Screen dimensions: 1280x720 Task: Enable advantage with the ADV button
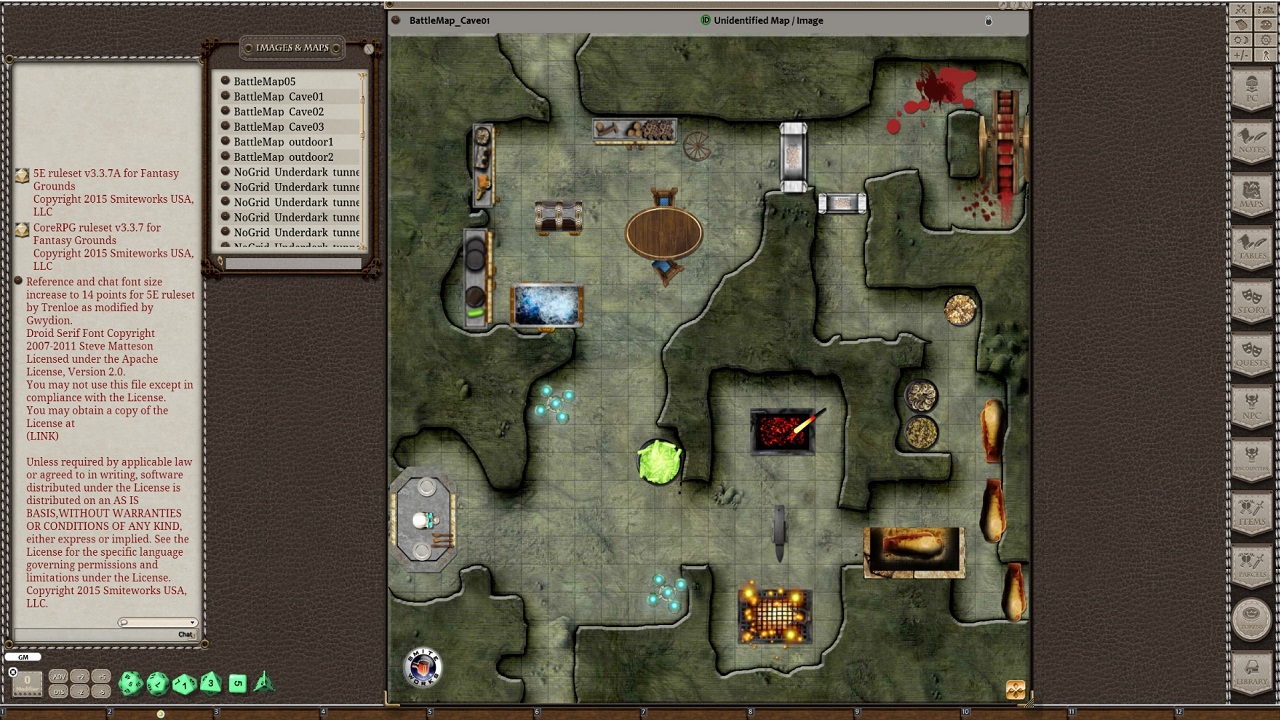coord(59,676)
